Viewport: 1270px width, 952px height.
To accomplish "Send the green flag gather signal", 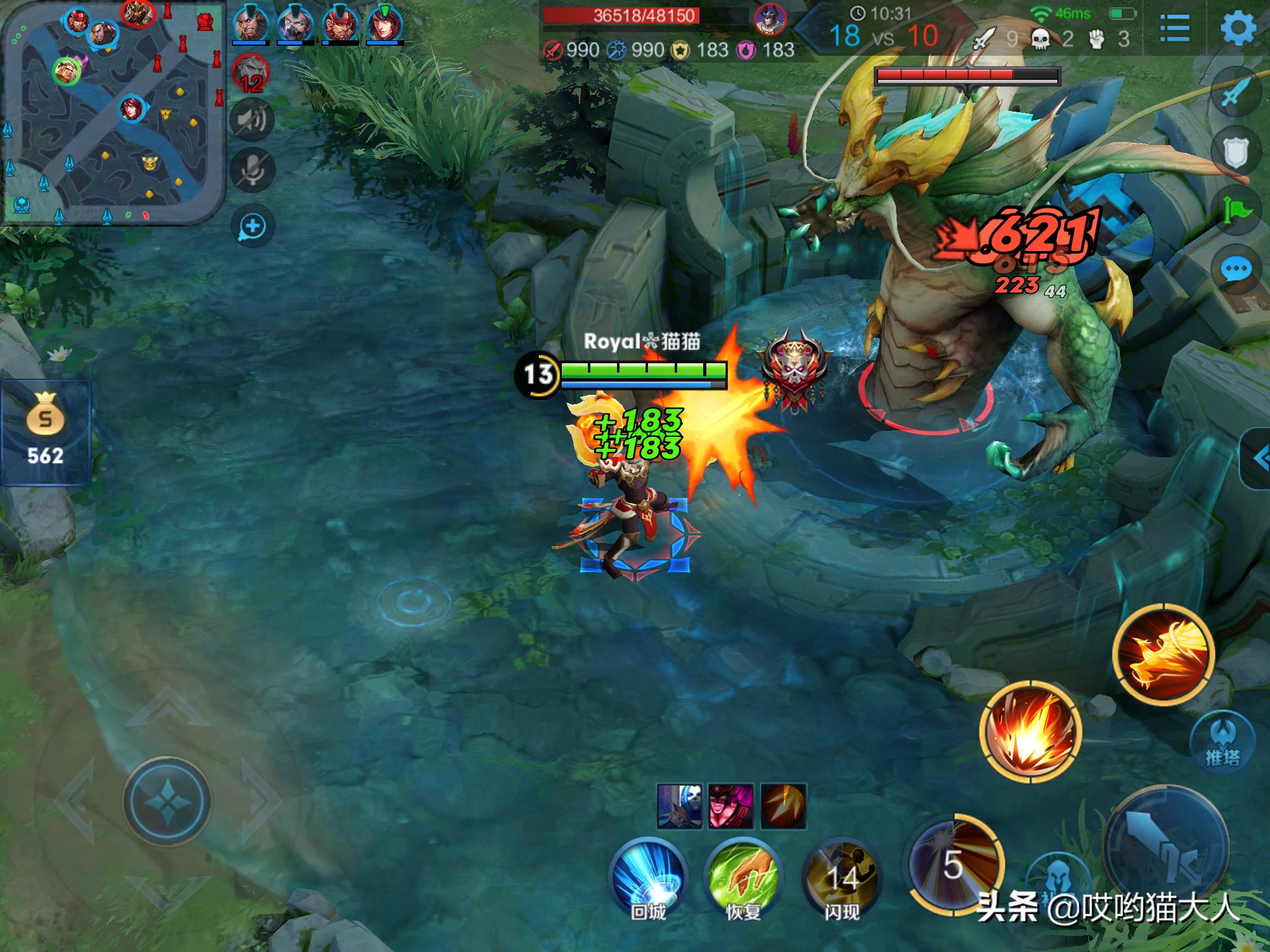I will (x=1235, y=211).
